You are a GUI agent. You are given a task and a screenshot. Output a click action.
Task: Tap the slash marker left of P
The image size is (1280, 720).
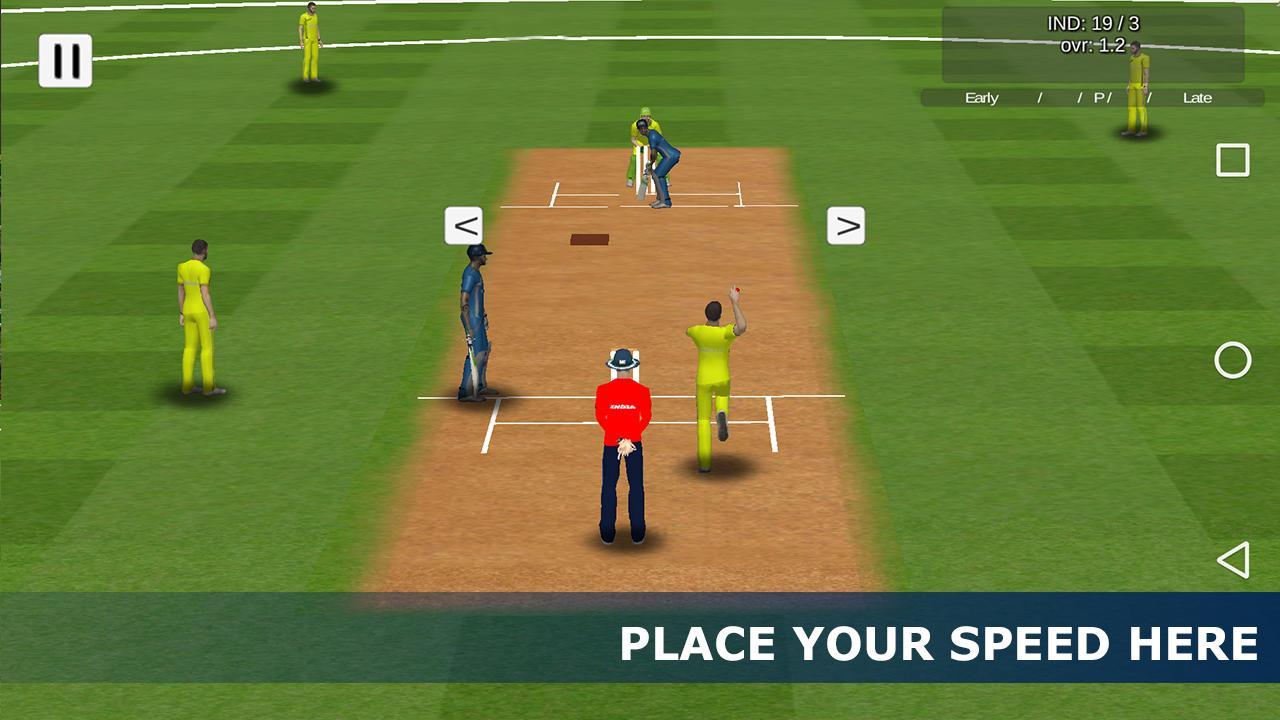[1078, 98]
